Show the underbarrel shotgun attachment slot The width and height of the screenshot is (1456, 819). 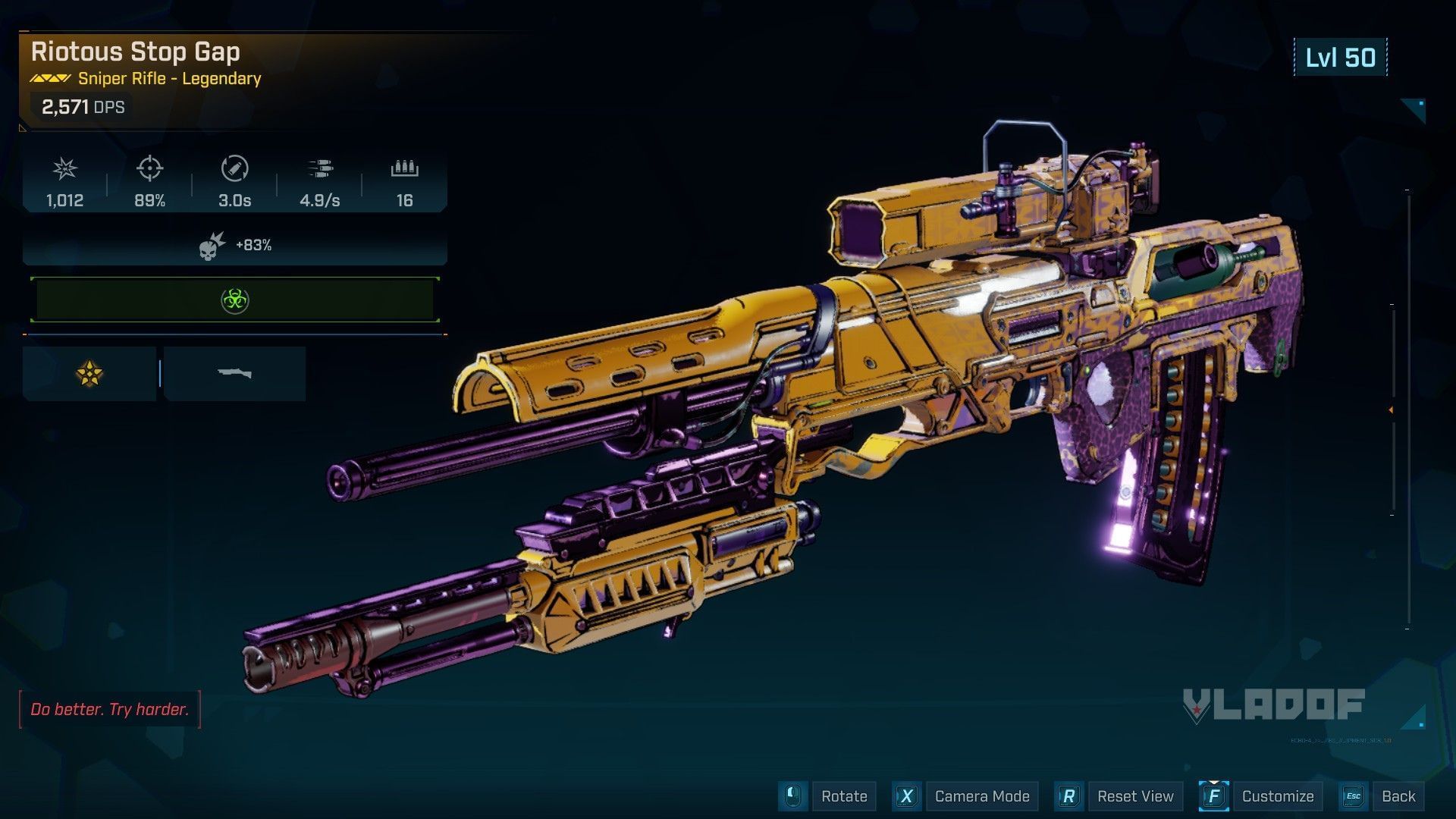click(x=234, y=373)
